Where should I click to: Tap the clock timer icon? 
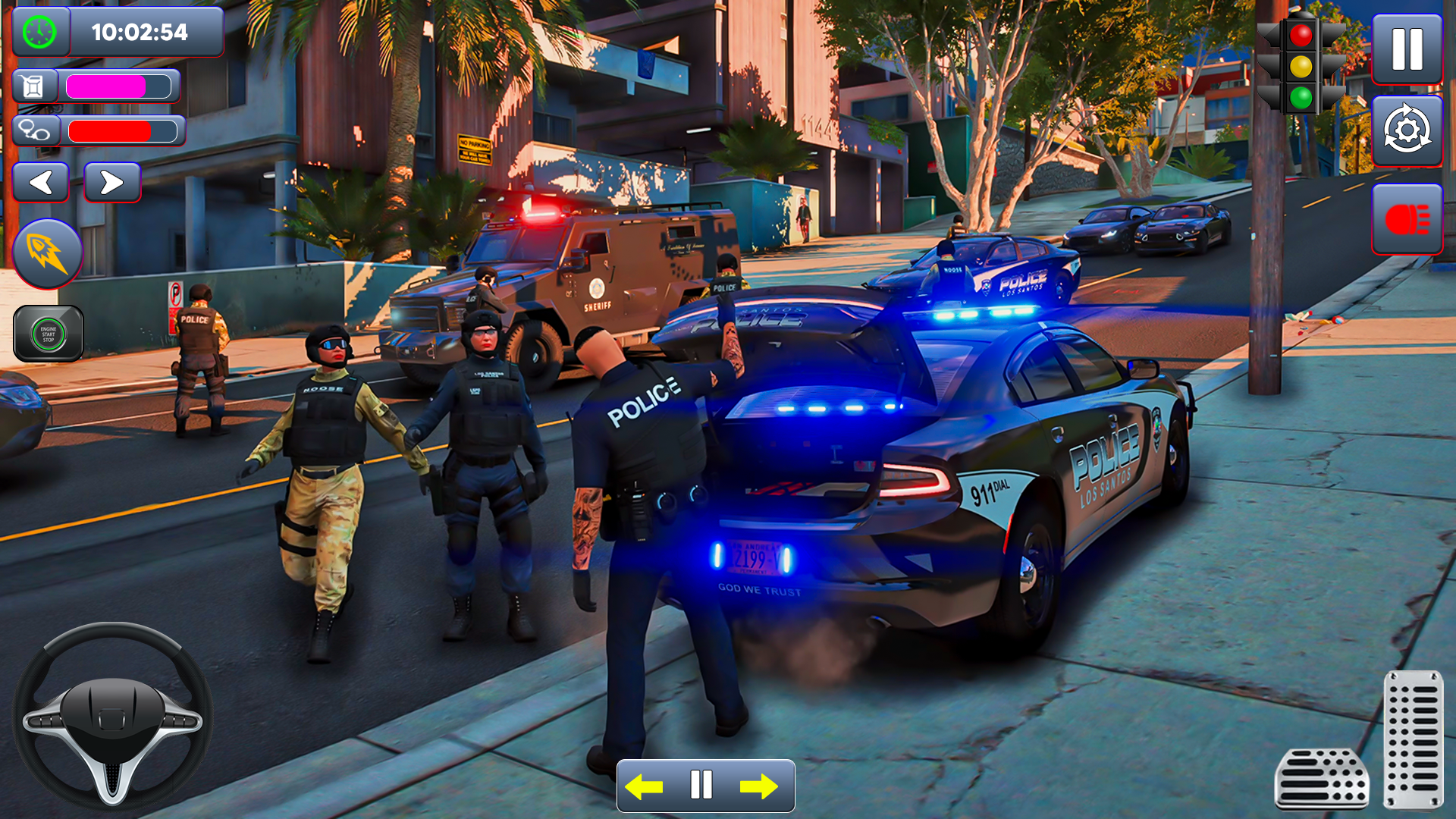tap(39, 32)
